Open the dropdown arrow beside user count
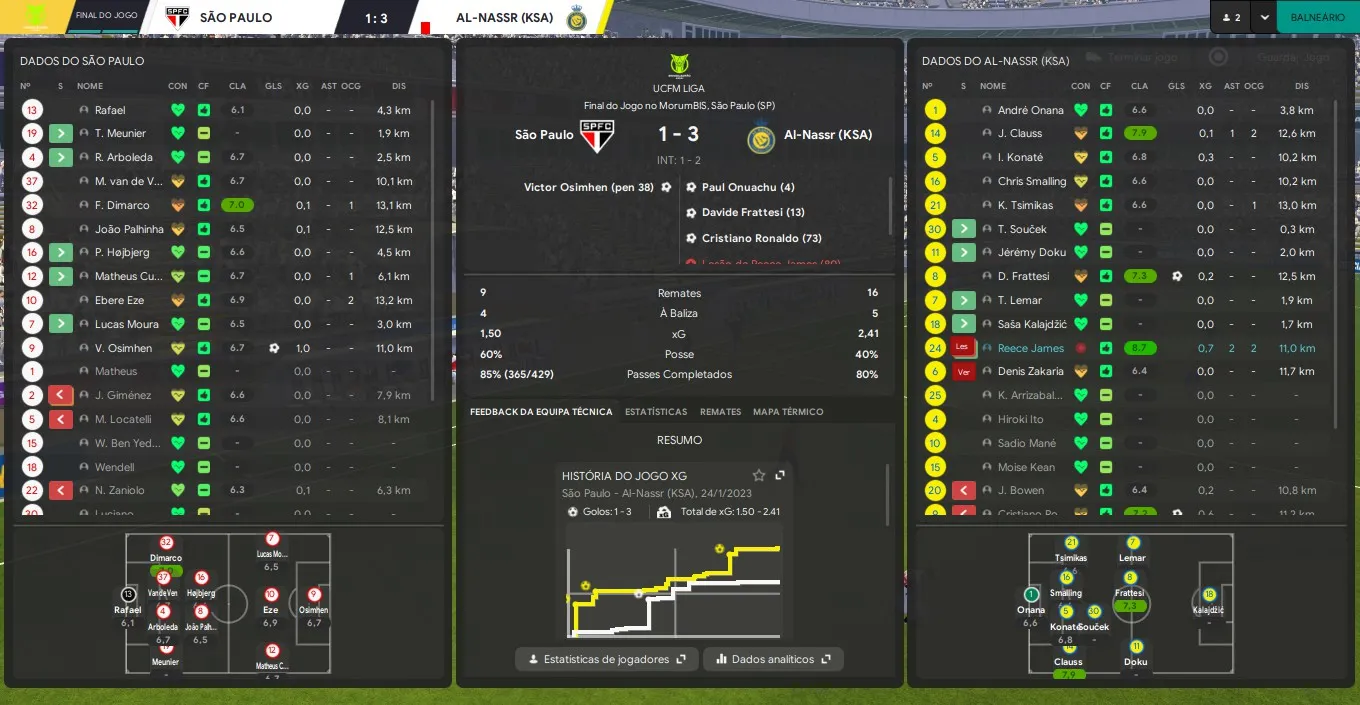Viewport: 1360px width, 705px height. click(x=1264, y=17)
